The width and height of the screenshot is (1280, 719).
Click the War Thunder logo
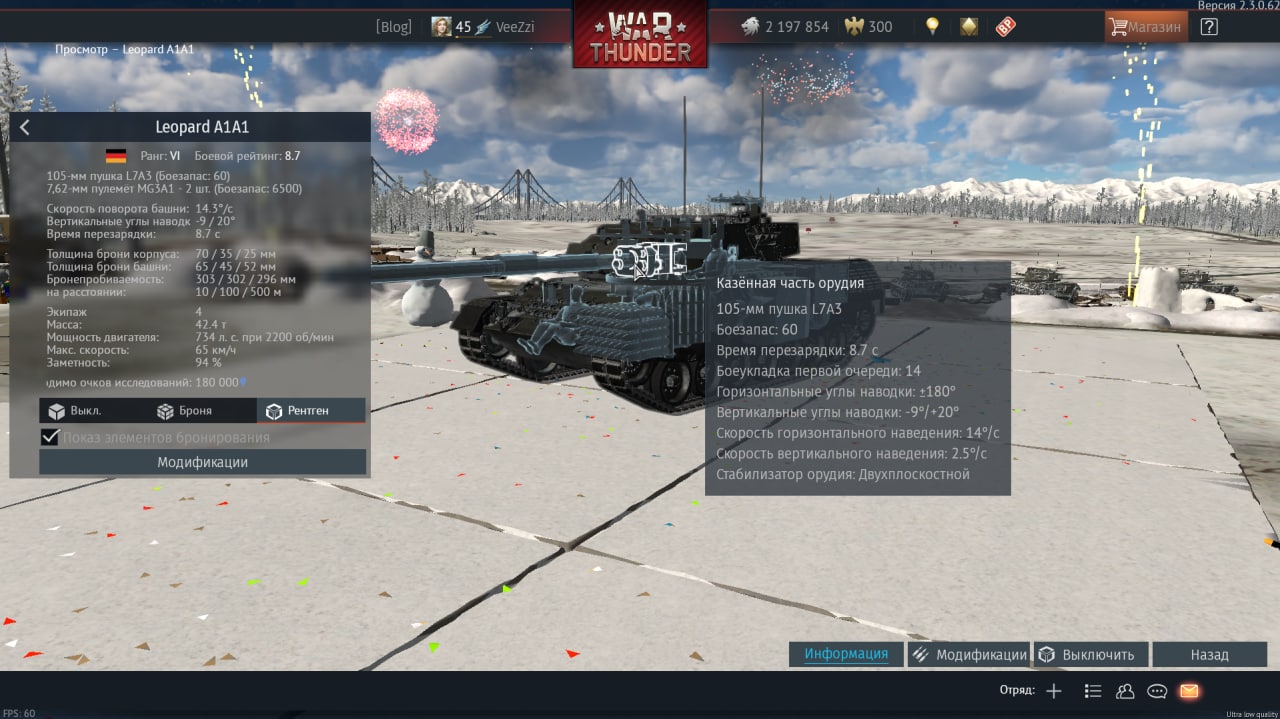click(640, 35)
